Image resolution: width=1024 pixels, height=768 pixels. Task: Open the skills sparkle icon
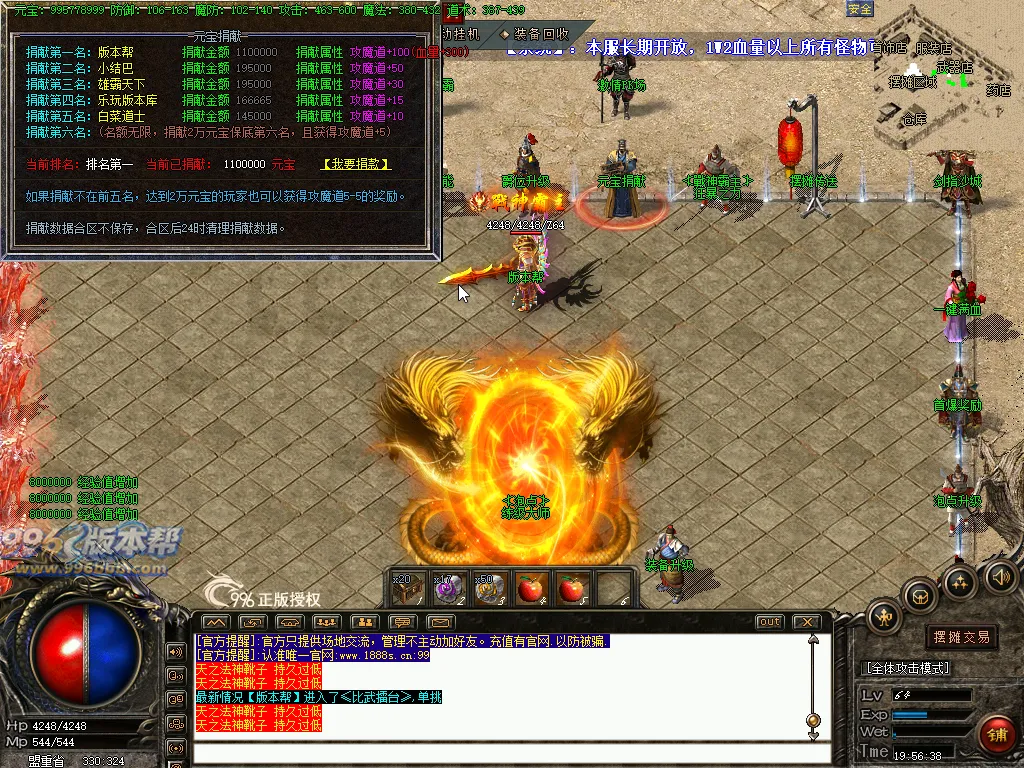pyautogui.click(x=960, y=581)
